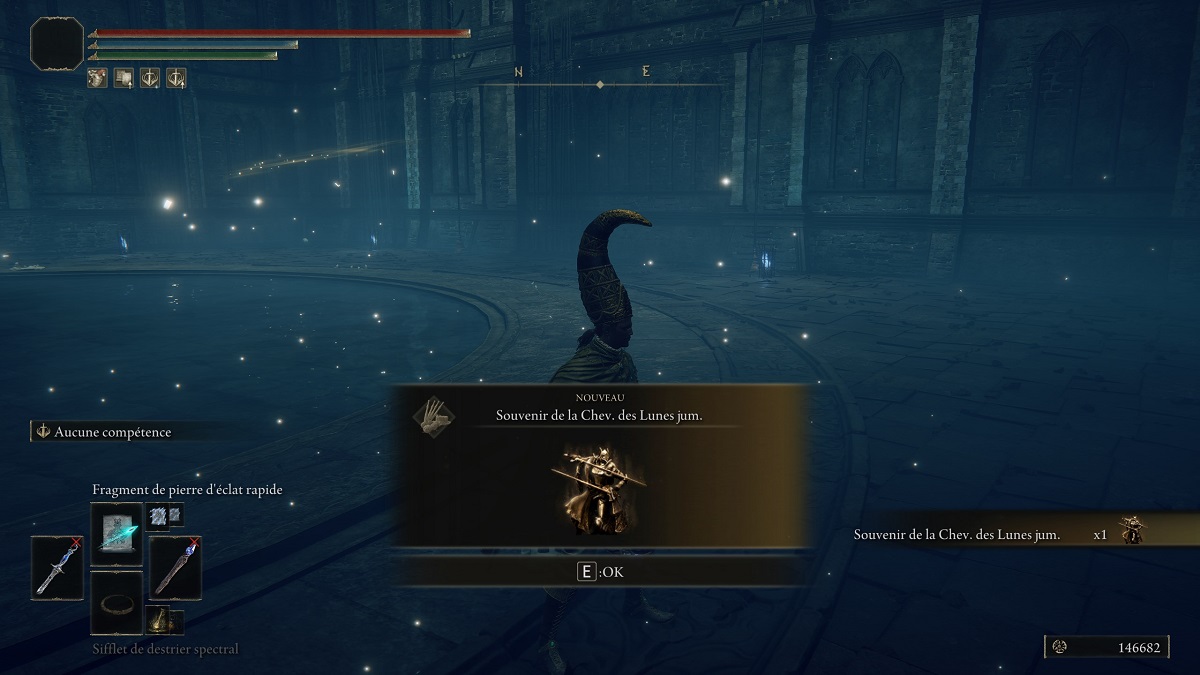Select the Fragment de pierre d'éclat rapide spell slot
Screen dimensions: 1200x675
(x=117, y=534)
